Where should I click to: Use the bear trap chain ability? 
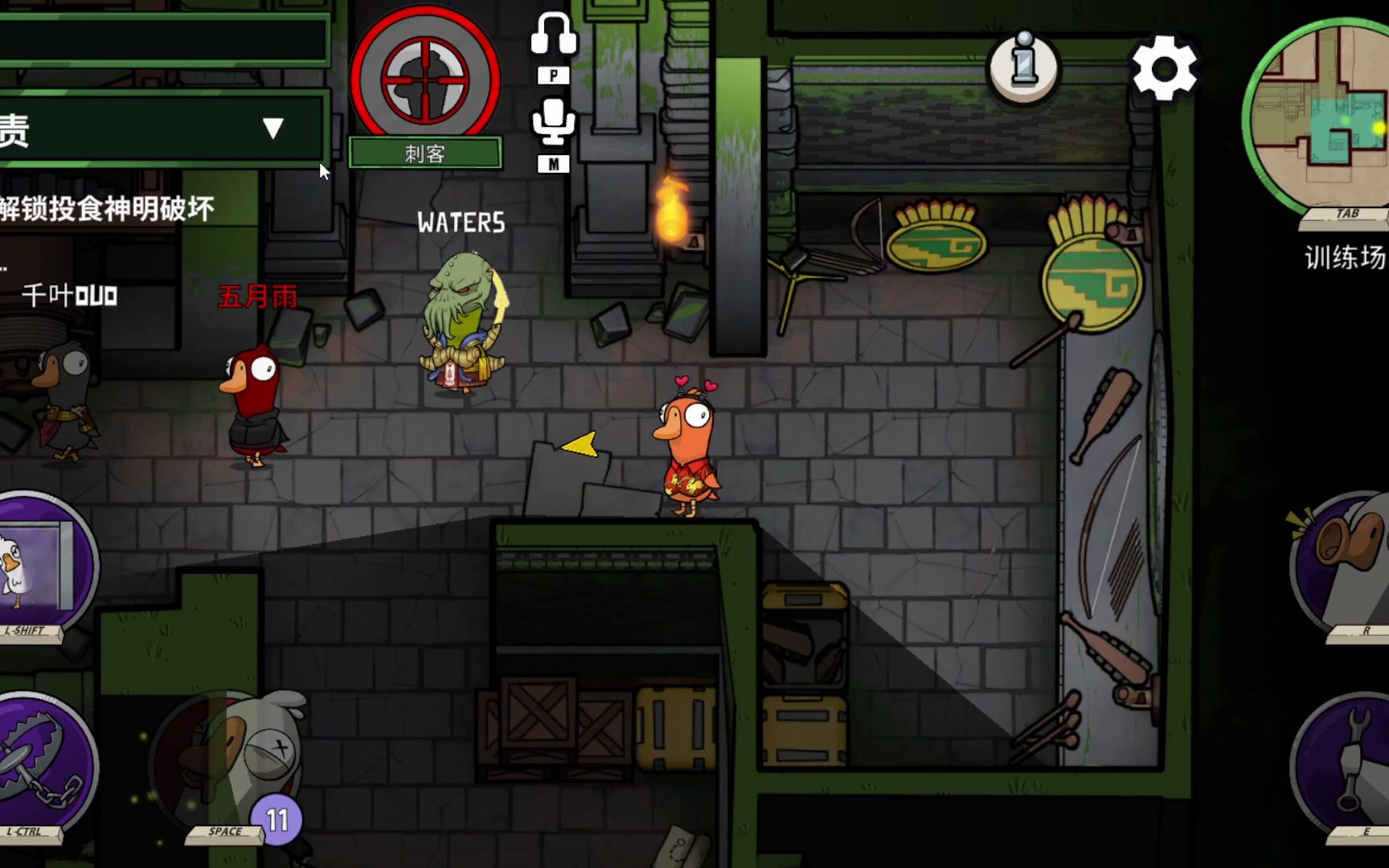click(44, 764)
